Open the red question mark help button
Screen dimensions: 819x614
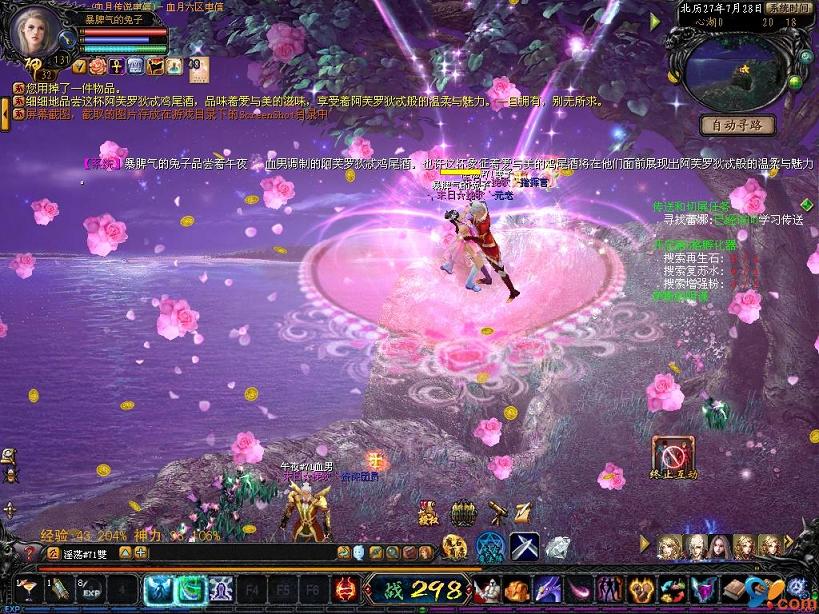(x=29, y=552)
